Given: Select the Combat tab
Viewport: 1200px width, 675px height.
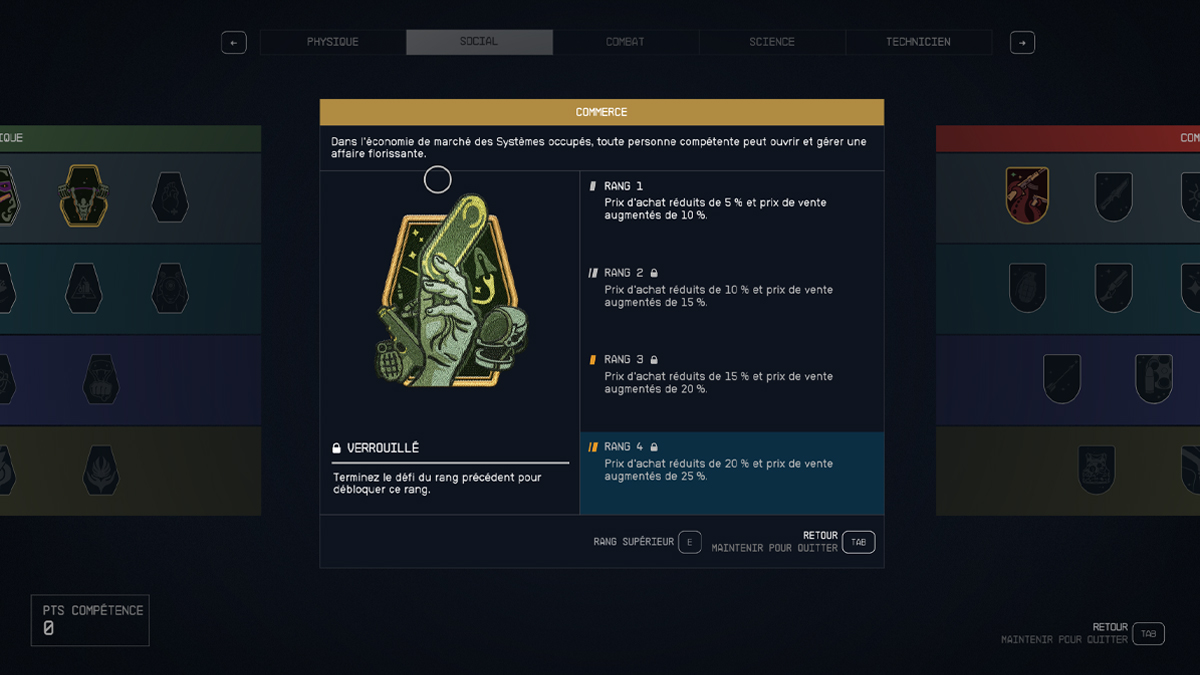Looking at the screenshot, I should tap(625, 42).
